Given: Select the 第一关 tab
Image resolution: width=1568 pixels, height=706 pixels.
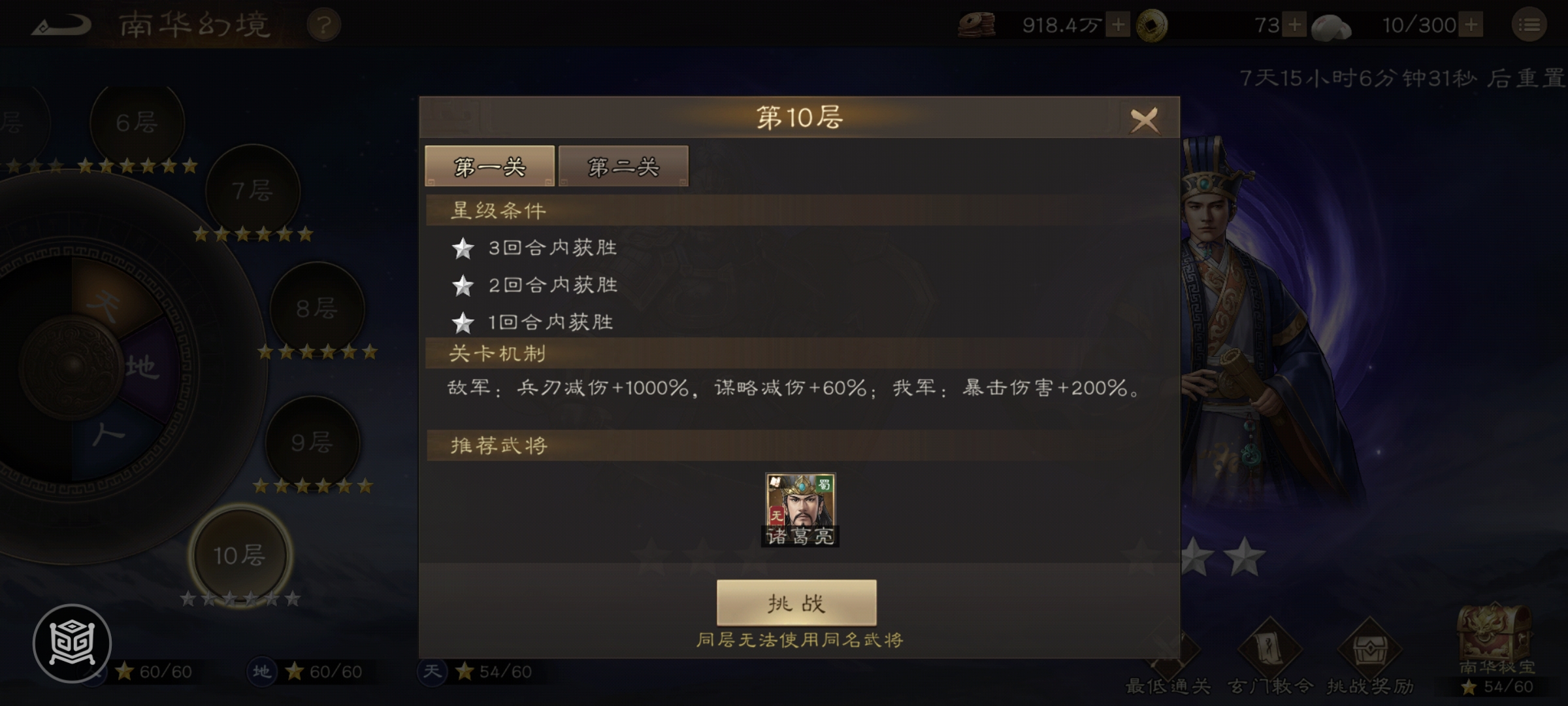Looking at the screenshot, I should click(x=489, y=165).
